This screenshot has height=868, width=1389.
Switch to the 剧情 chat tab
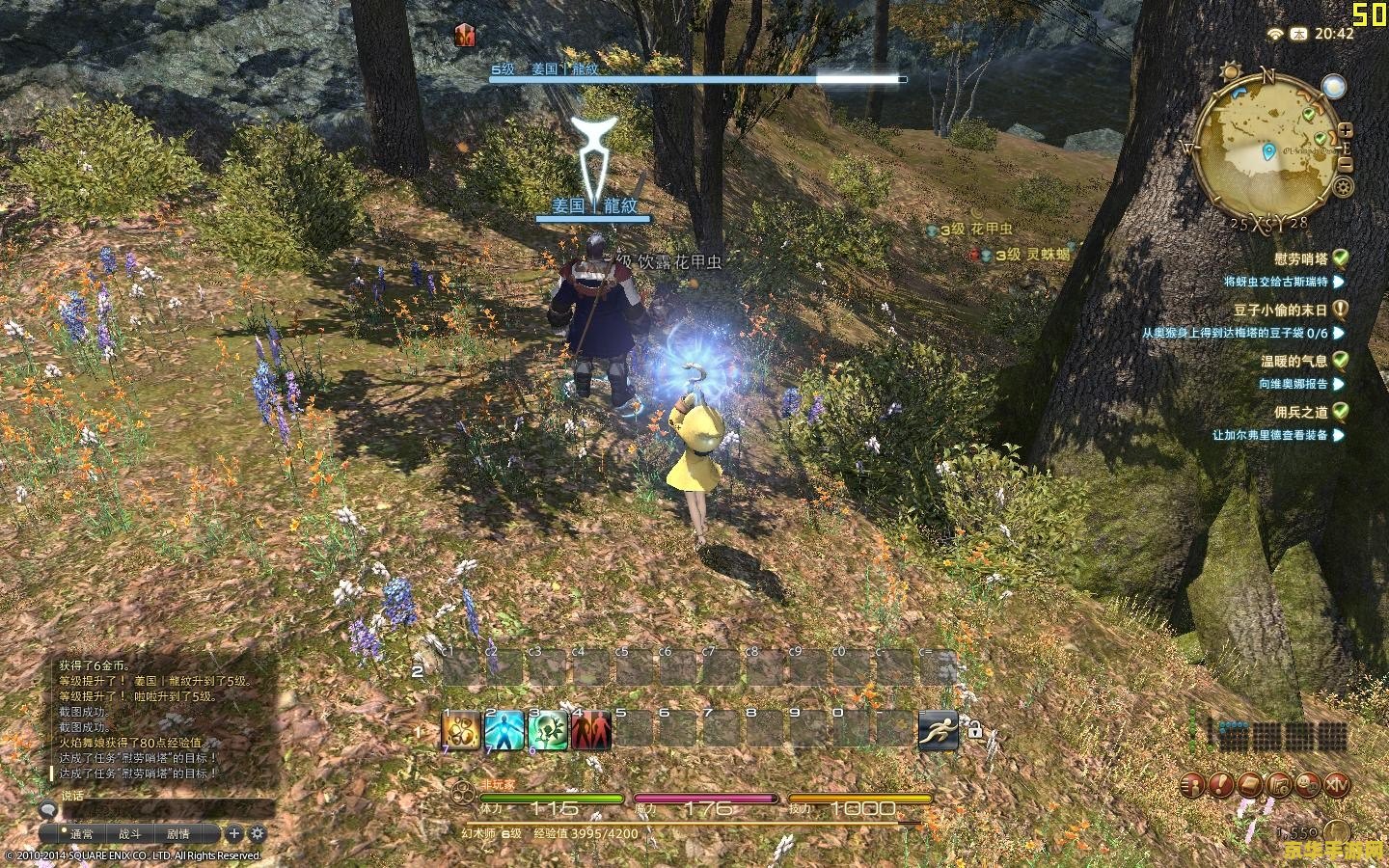point(178,834)
